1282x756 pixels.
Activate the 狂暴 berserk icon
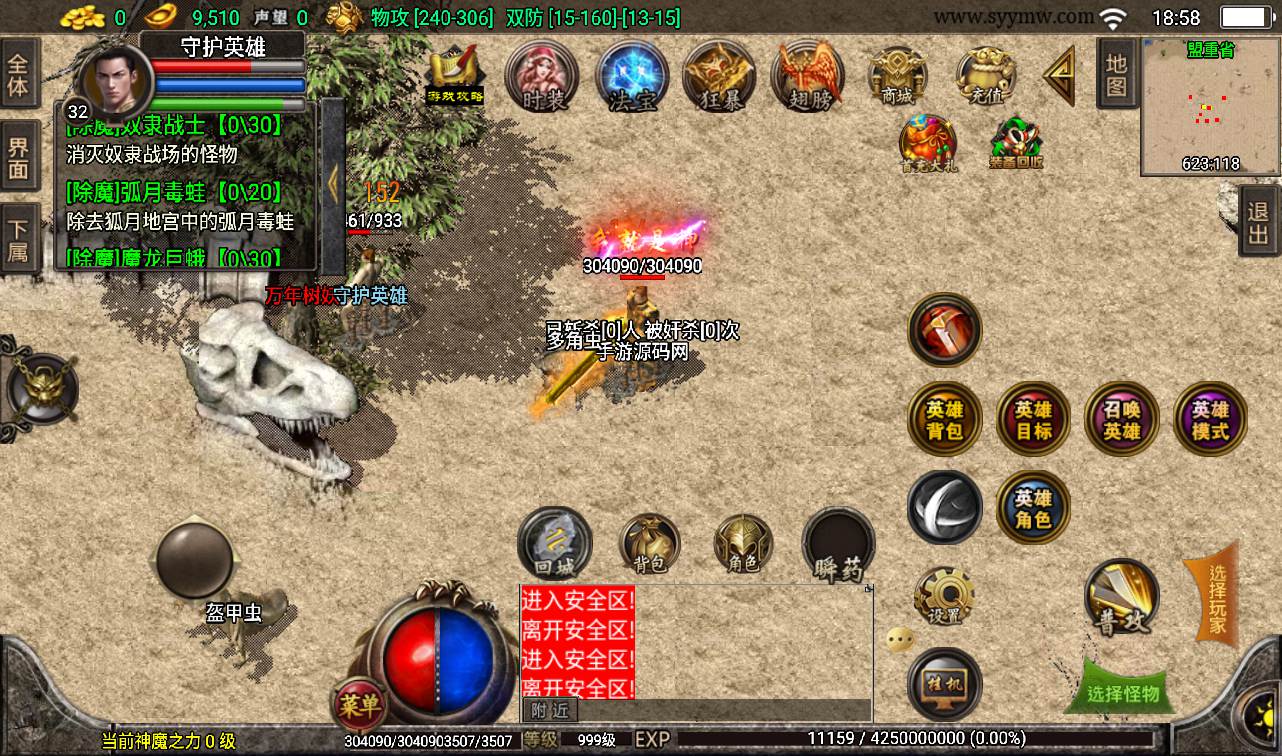(719, 76)
